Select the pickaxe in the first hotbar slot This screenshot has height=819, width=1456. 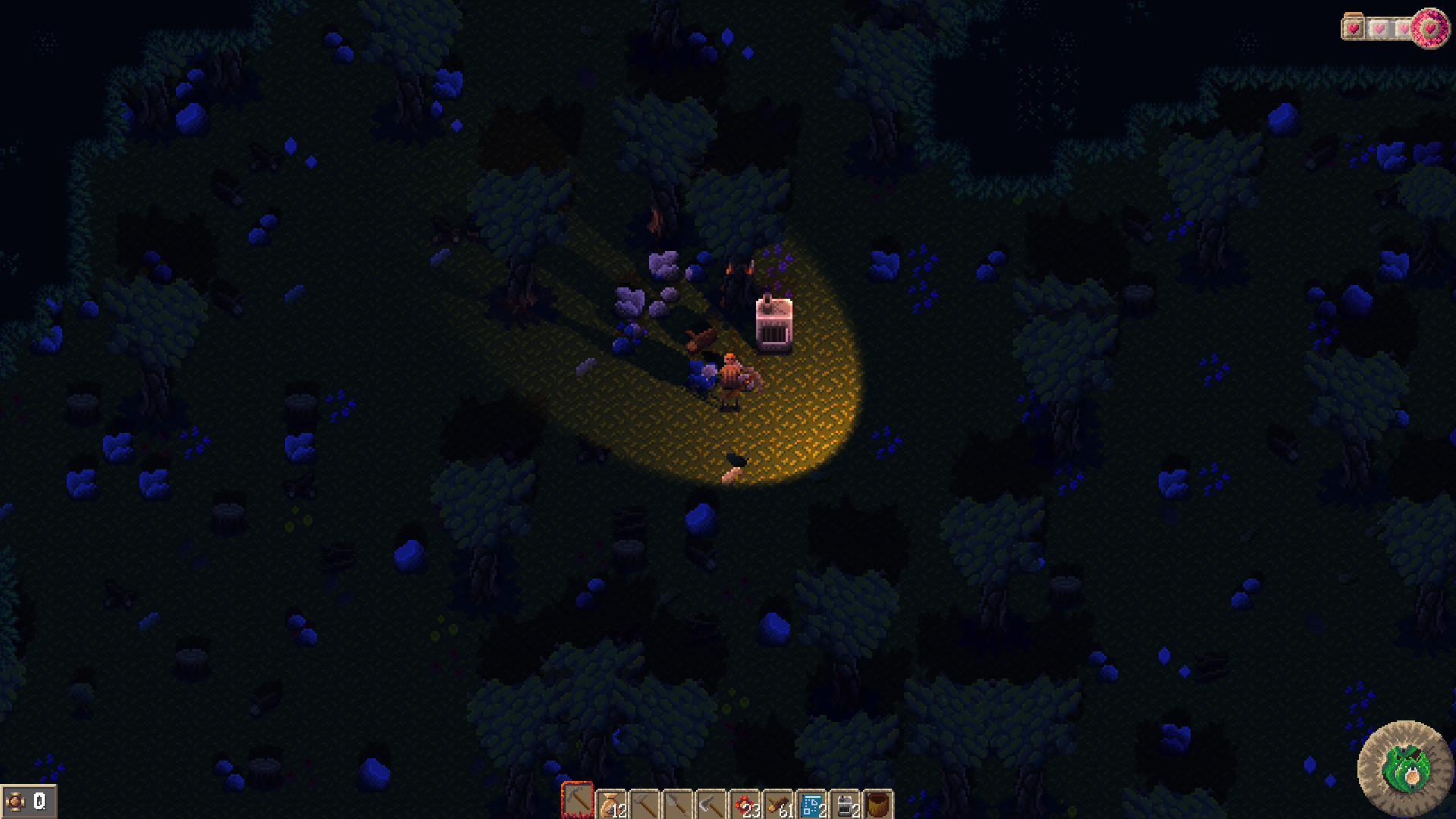(578, 802)
